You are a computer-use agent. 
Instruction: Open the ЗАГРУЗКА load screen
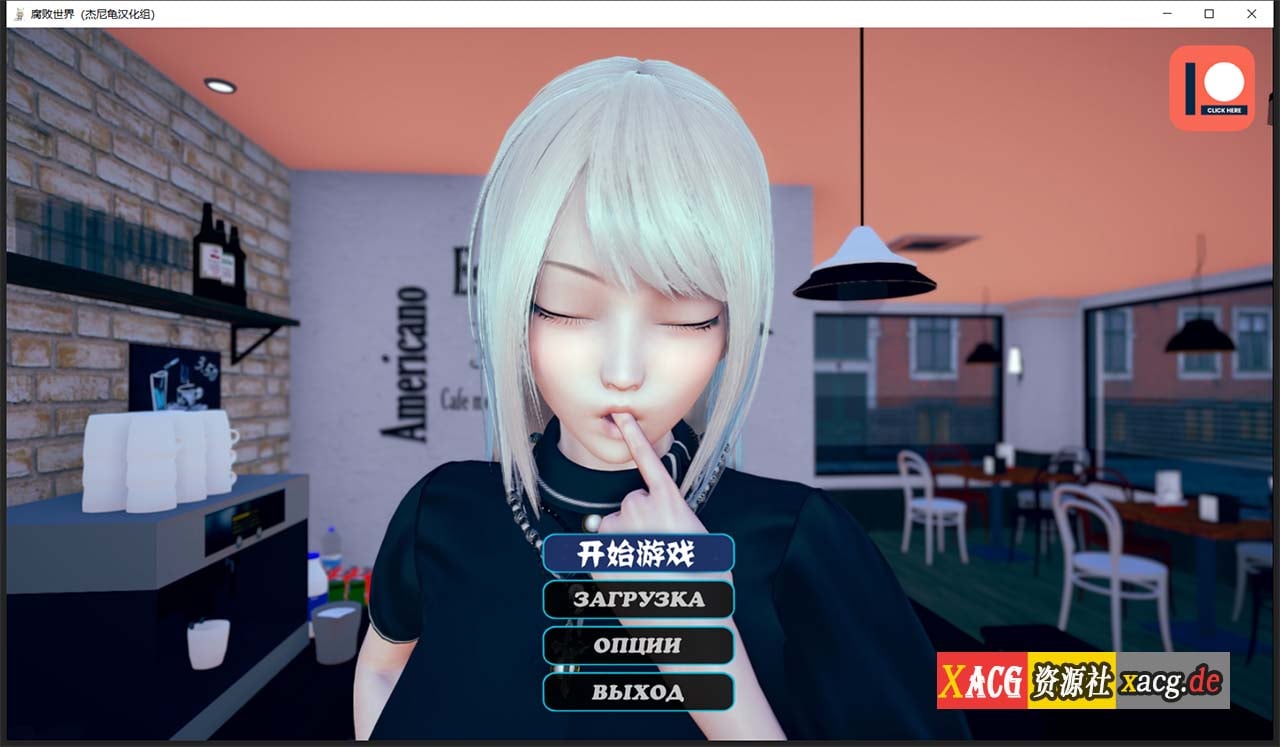638,600
